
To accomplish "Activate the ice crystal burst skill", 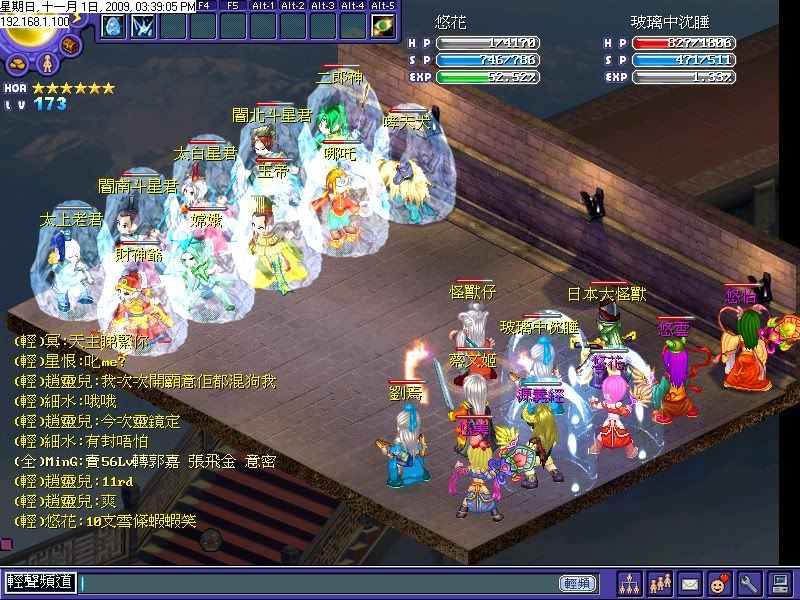I will [x=142, y=27].
